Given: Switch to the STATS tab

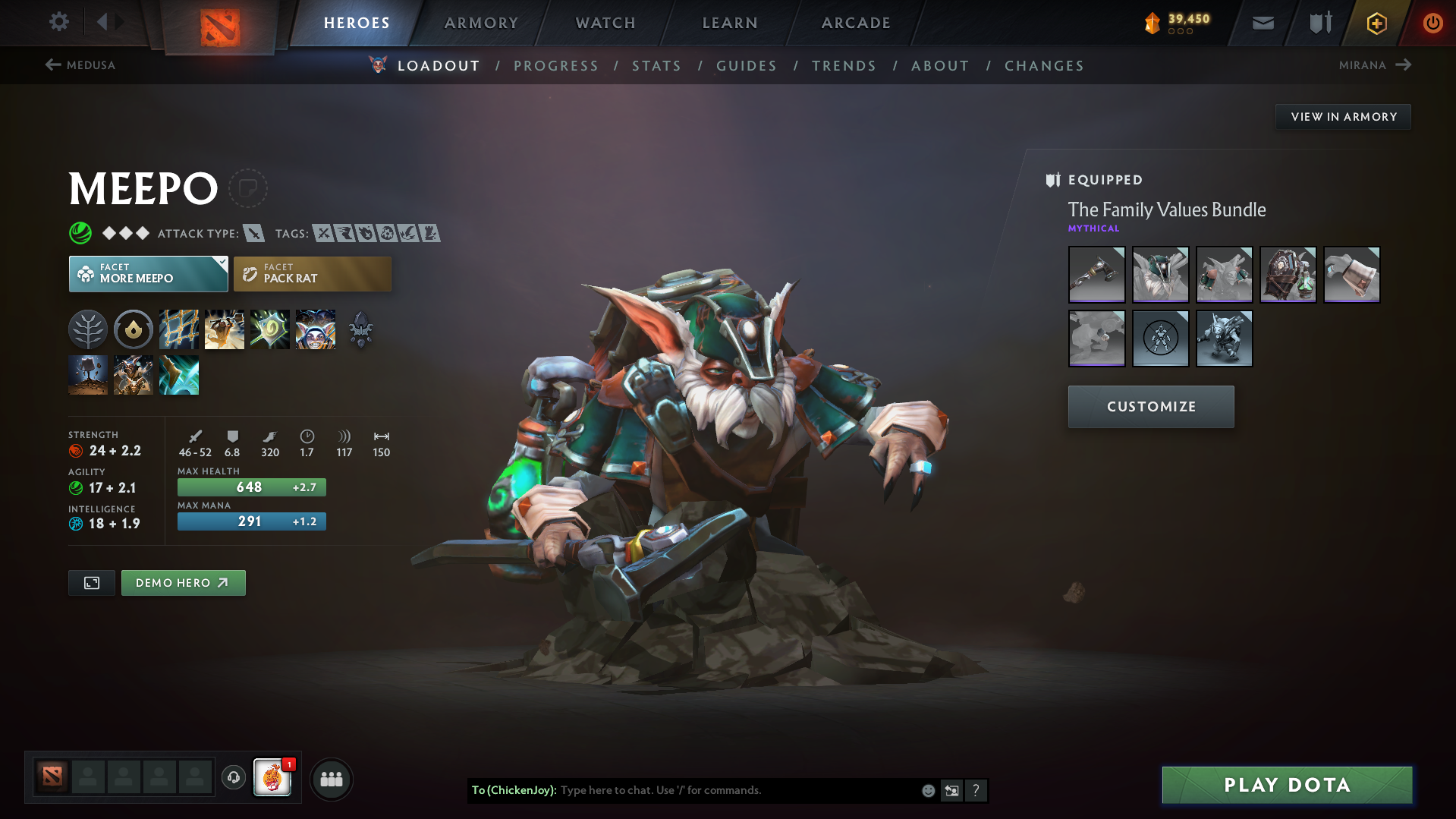Looking at the screenshot, I should point(656,66).
